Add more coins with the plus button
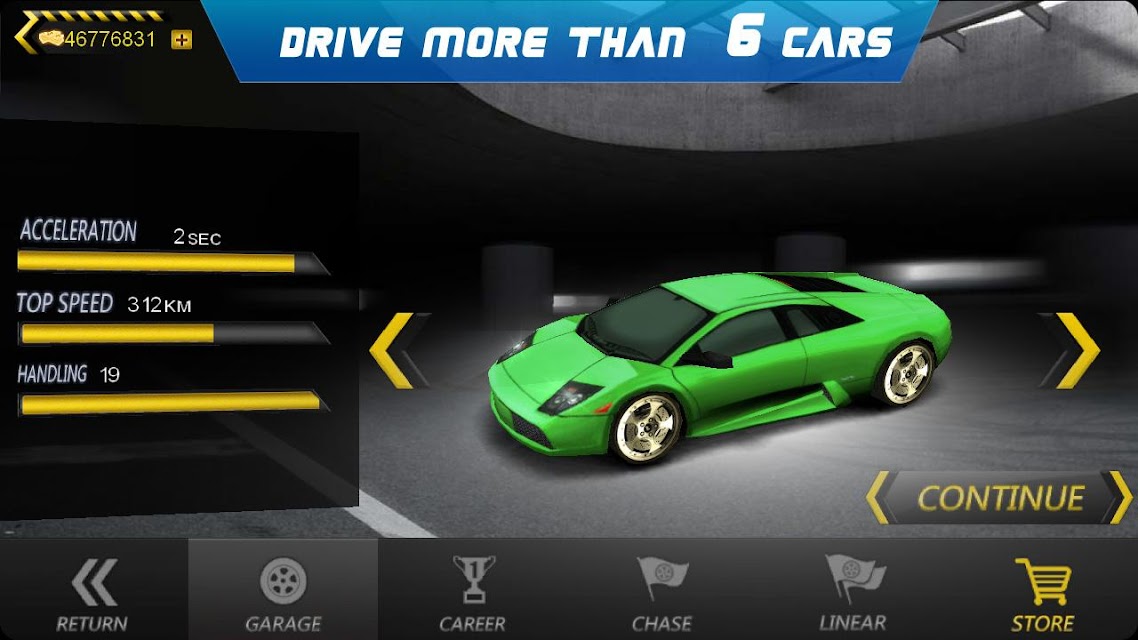The image size is (1138, 640). 181,40
